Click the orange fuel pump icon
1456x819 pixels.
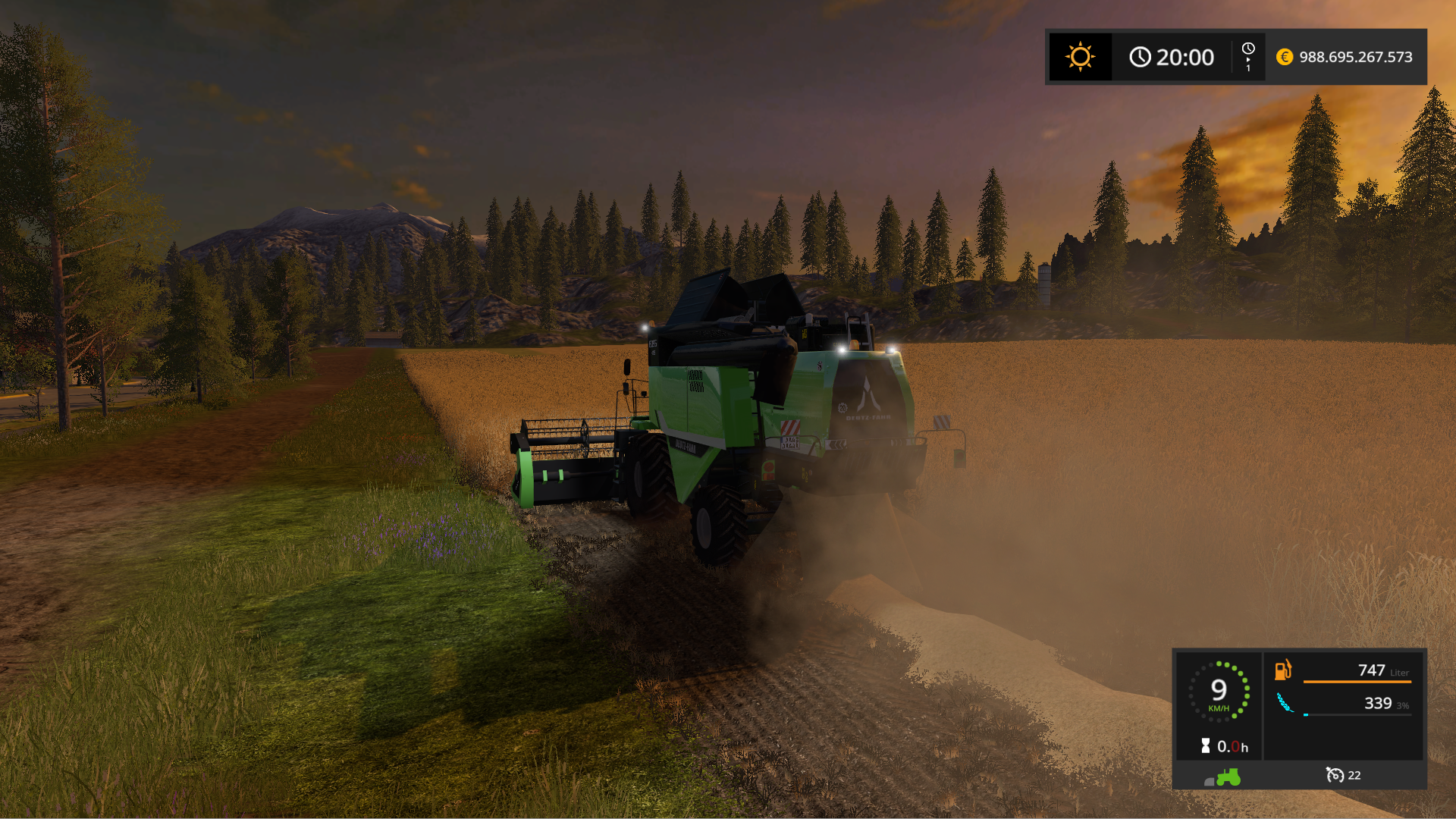click(x=1282, y=670)
